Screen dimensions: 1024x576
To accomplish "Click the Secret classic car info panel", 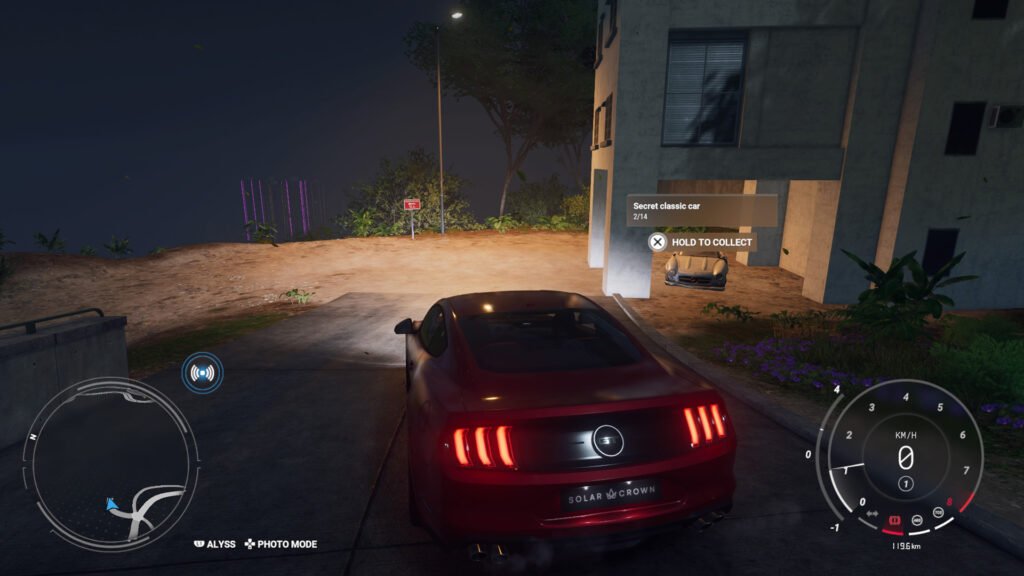I will pos(702,210).
